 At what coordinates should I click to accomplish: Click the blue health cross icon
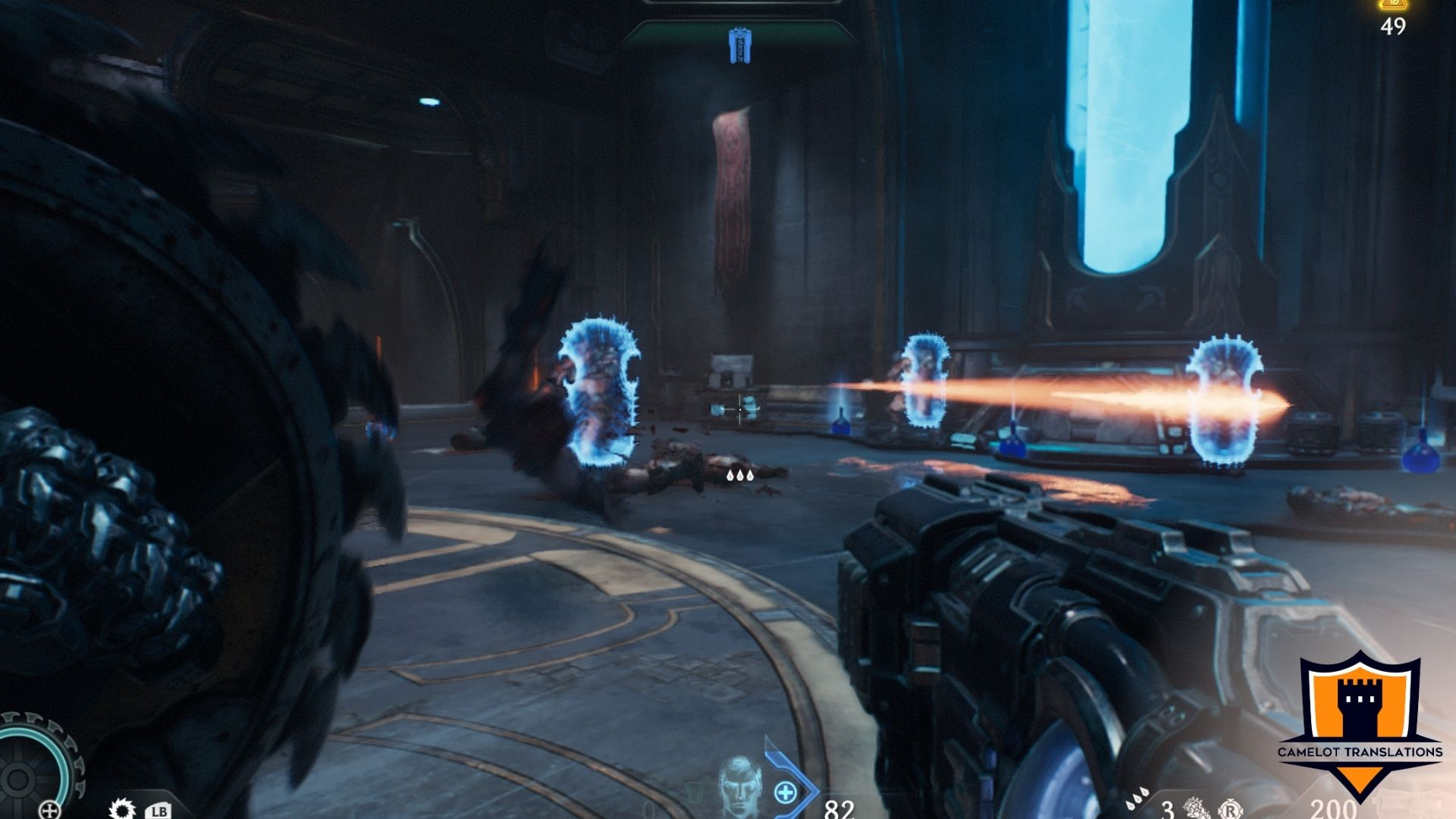pyautogui.click(x=786, y=793)
